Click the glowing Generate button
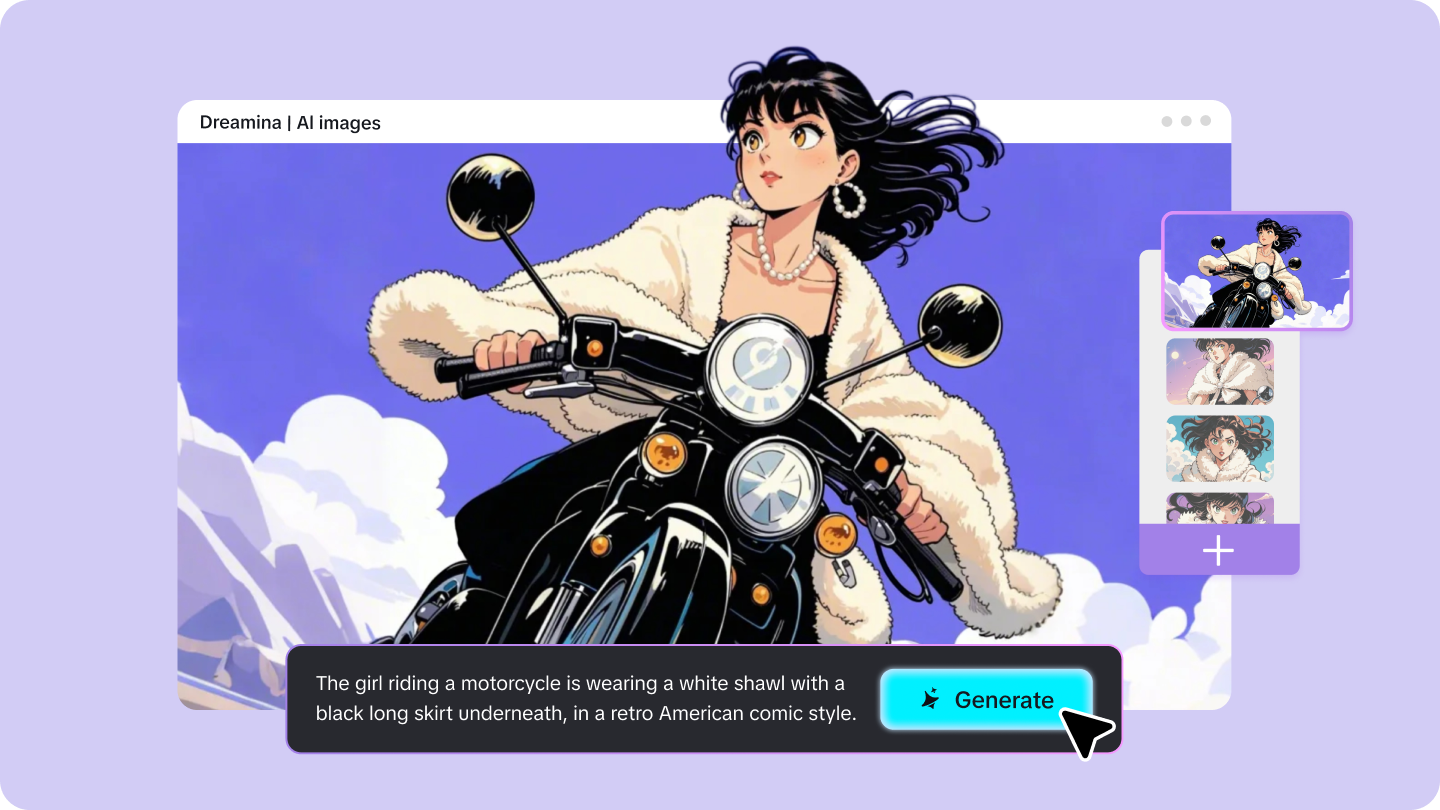 (986, 699)
